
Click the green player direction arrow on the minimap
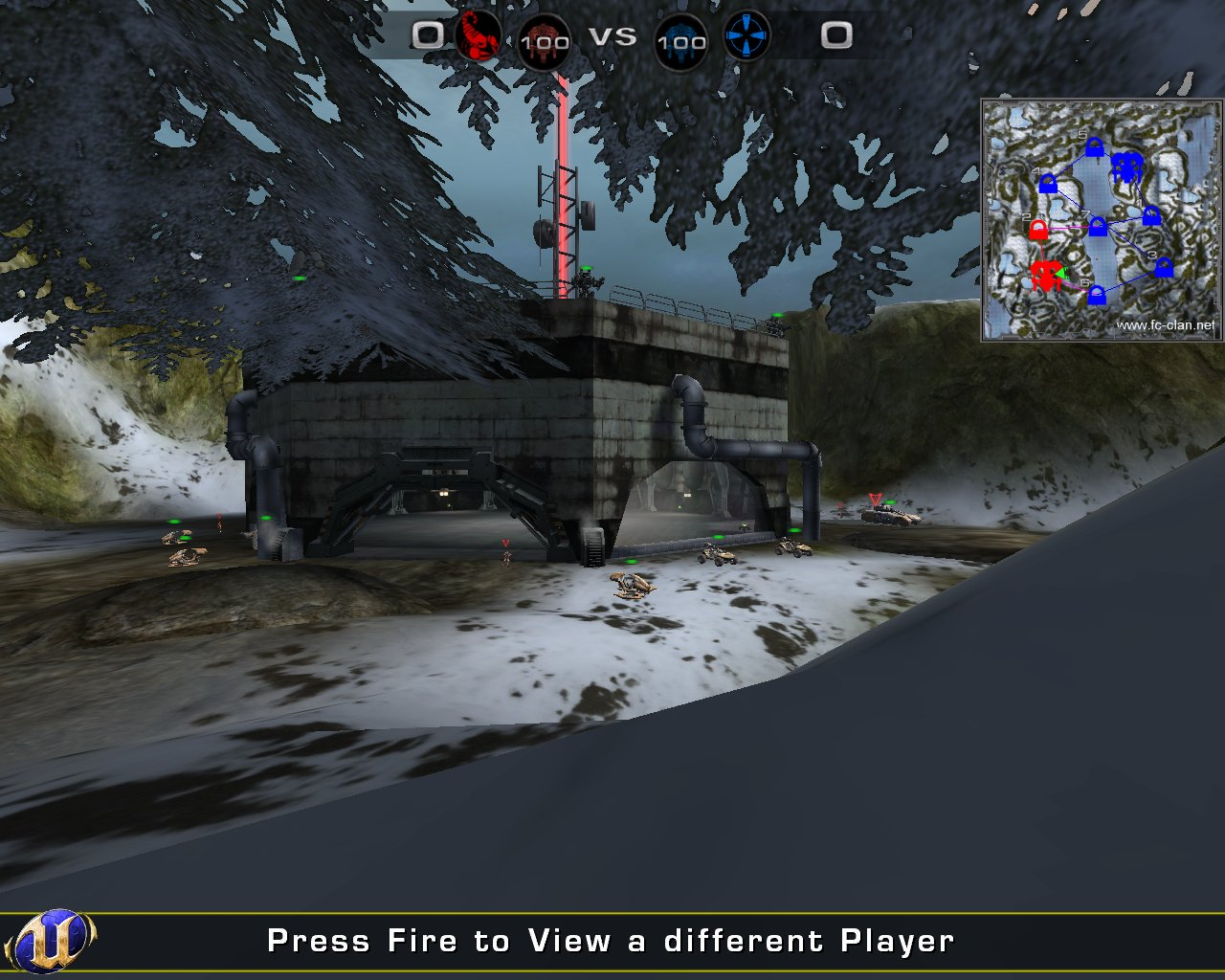click(x=1062, y=272)
